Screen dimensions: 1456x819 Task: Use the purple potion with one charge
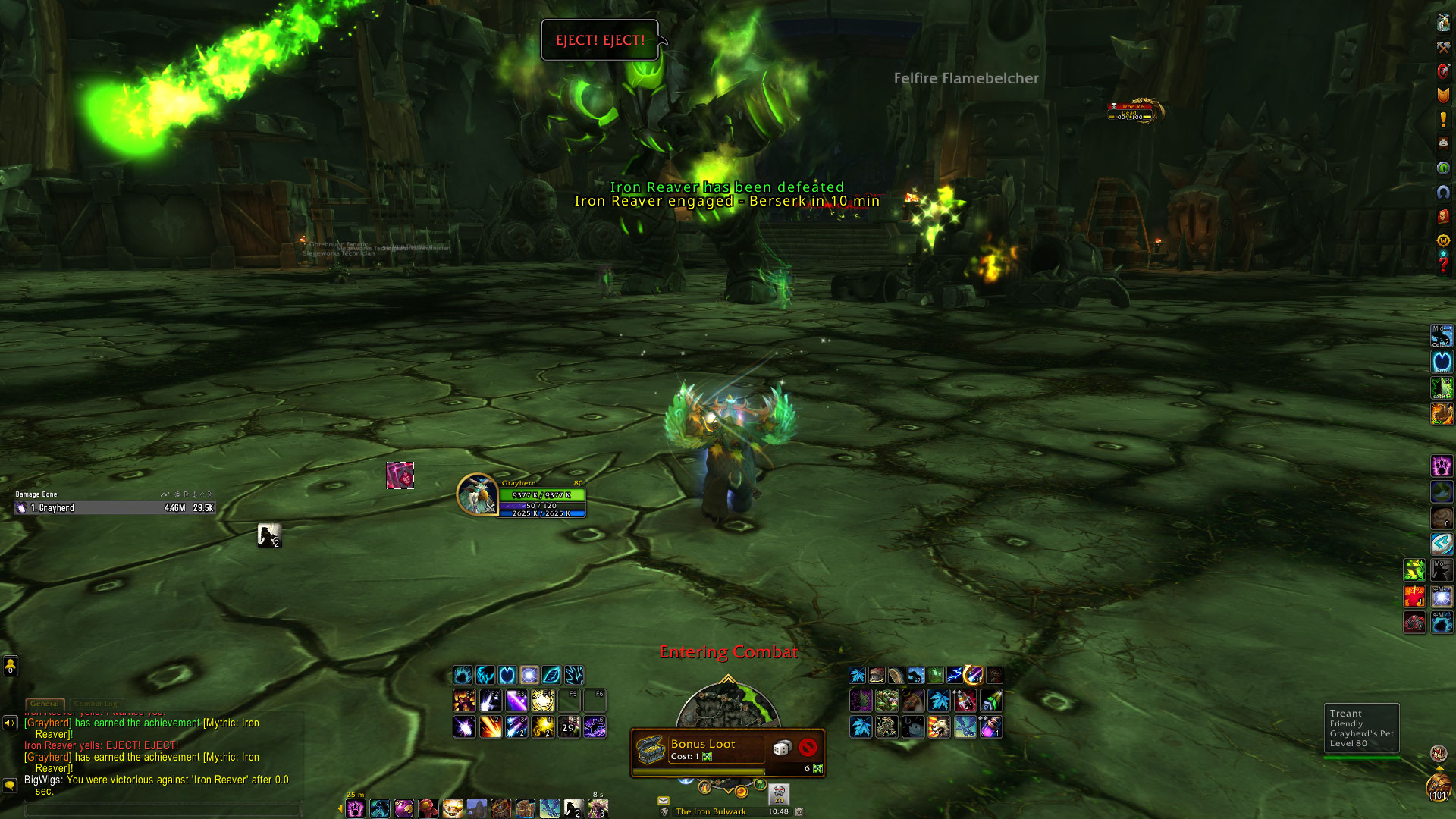990,727
